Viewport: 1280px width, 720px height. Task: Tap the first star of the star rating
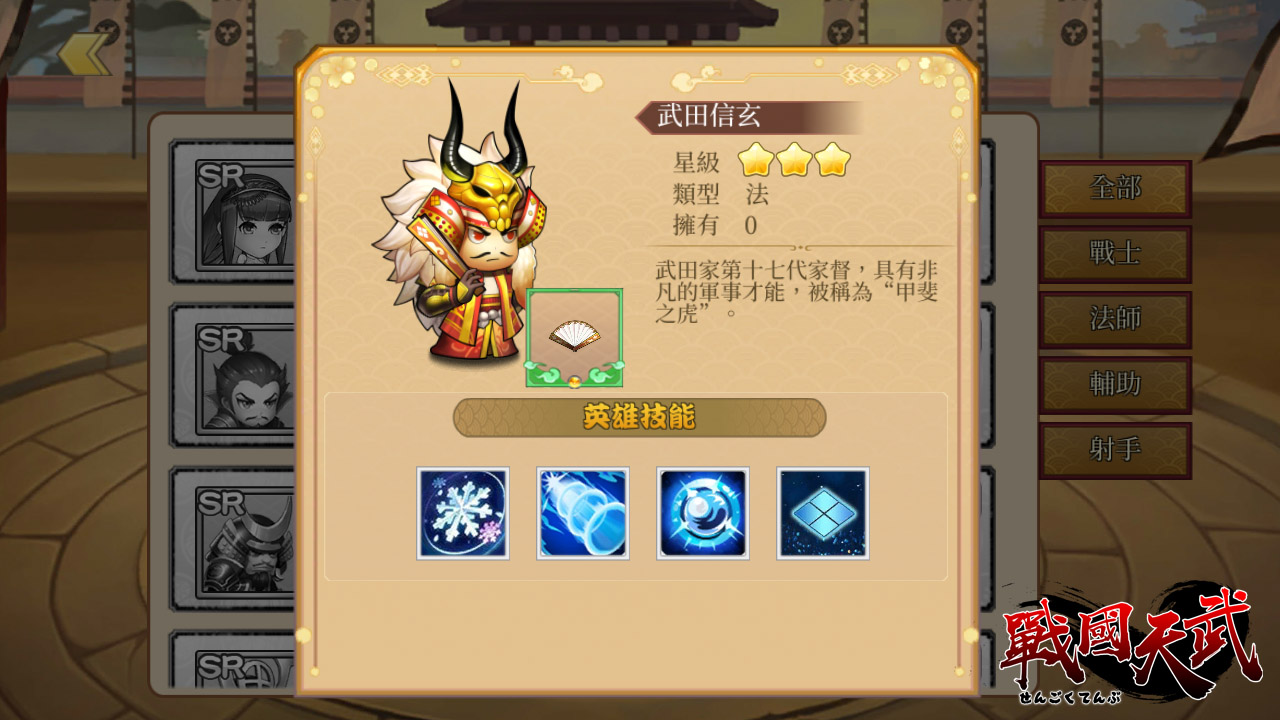pyautogui.click(x=757, y=161)
